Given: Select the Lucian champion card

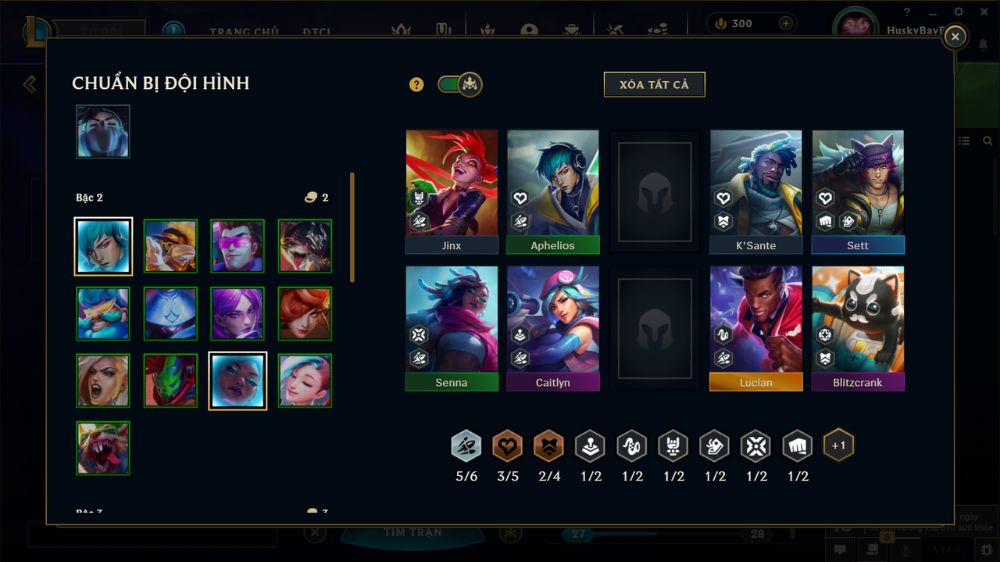Looking at the screenshot, I should point(756,327).
